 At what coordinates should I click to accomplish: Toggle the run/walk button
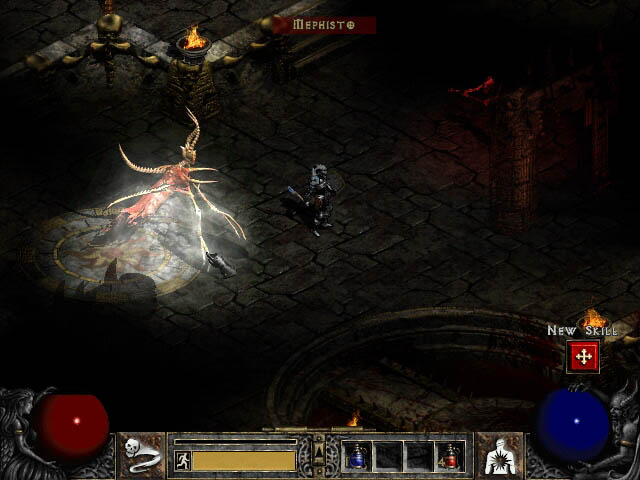click(182, 461)
